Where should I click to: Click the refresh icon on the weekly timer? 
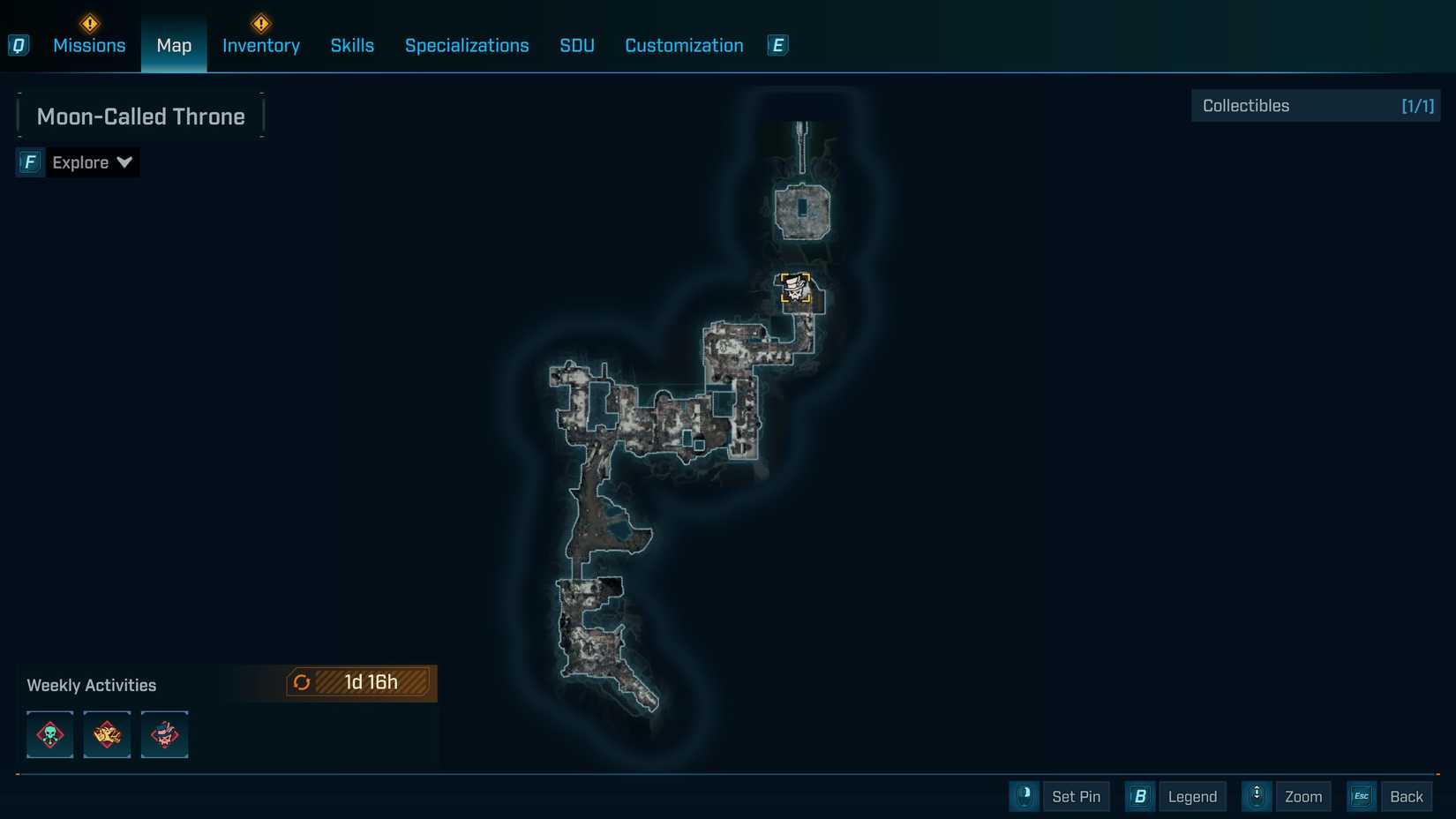pyautogui.click(x=303, y=681)
